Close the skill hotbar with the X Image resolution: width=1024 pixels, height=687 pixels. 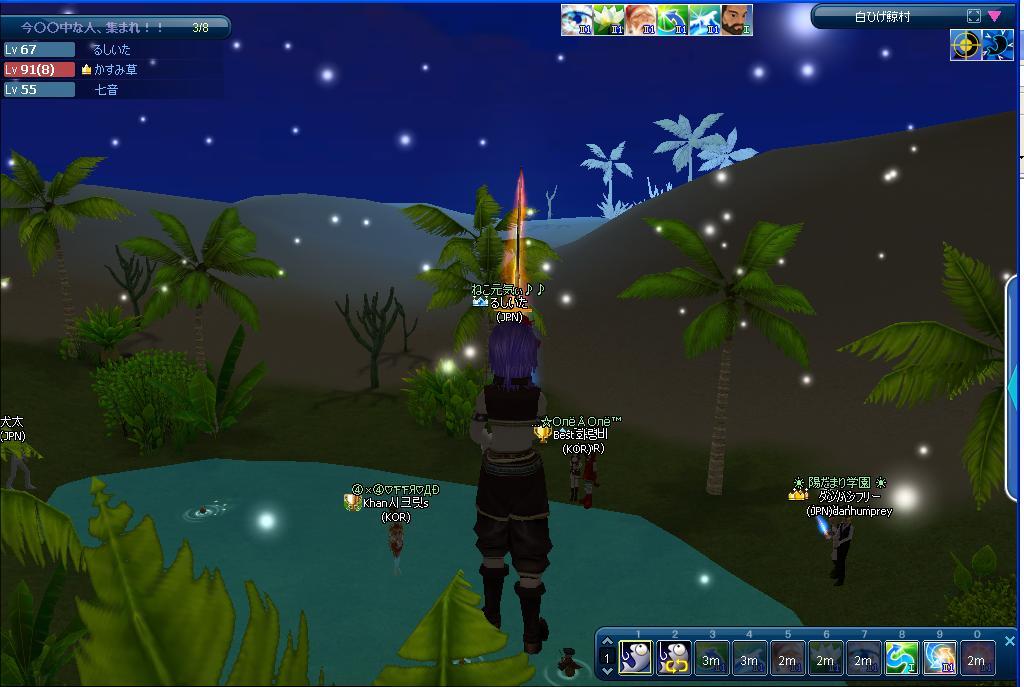[1009, 641]
